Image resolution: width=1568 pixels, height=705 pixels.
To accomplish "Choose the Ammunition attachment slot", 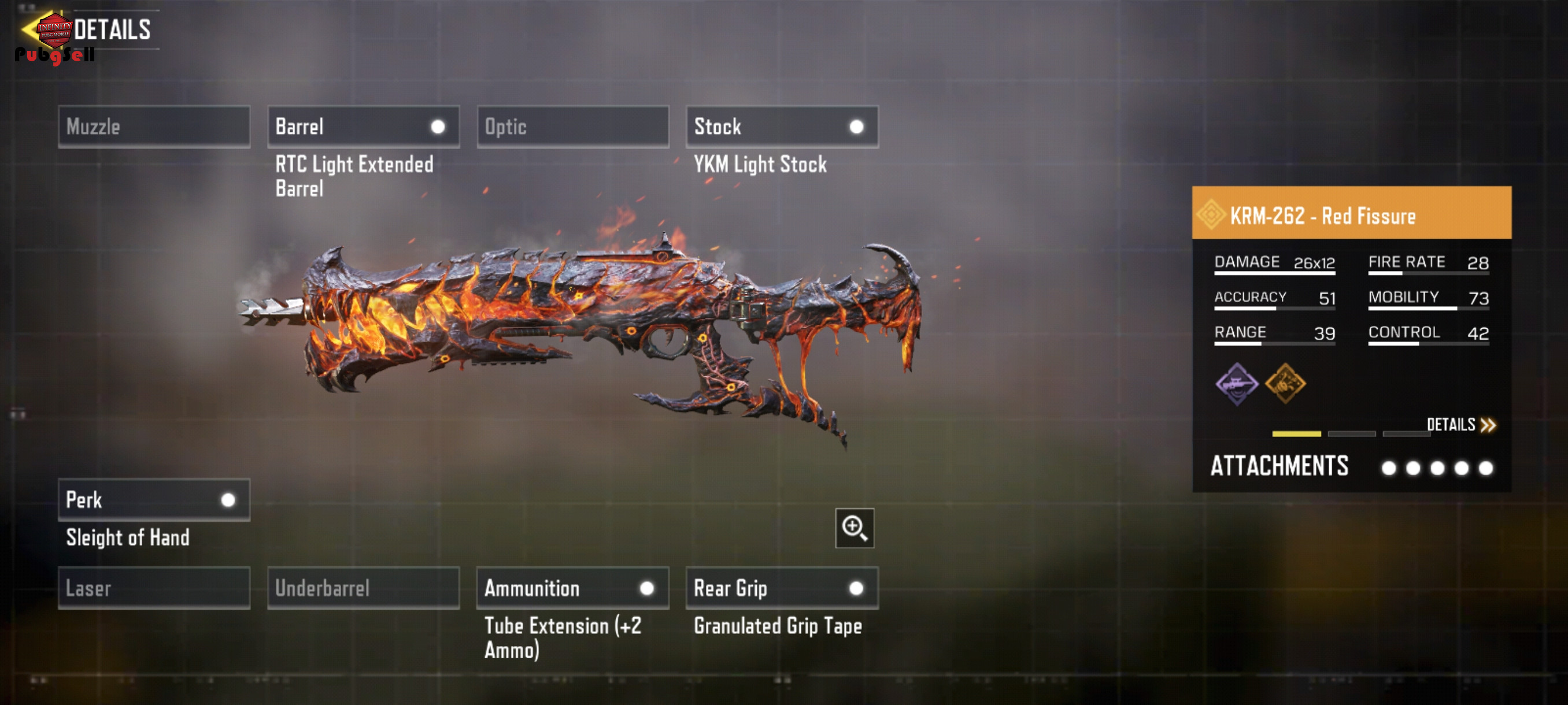I will pos(573,588).
